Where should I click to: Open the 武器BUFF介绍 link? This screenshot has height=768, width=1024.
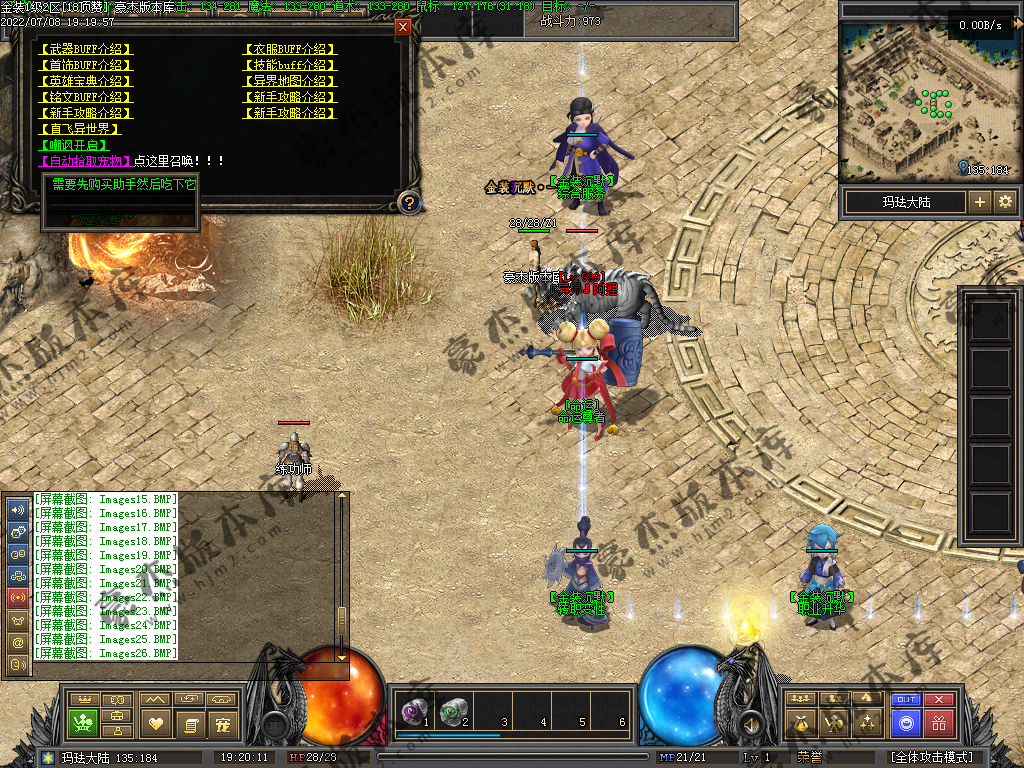(x=85, y=49)
